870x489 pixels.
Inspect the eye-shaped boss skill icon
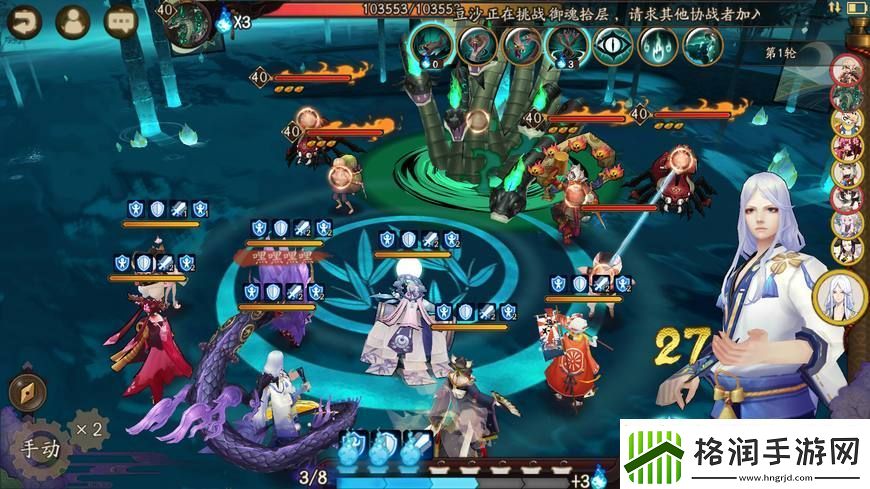point(612,45)
